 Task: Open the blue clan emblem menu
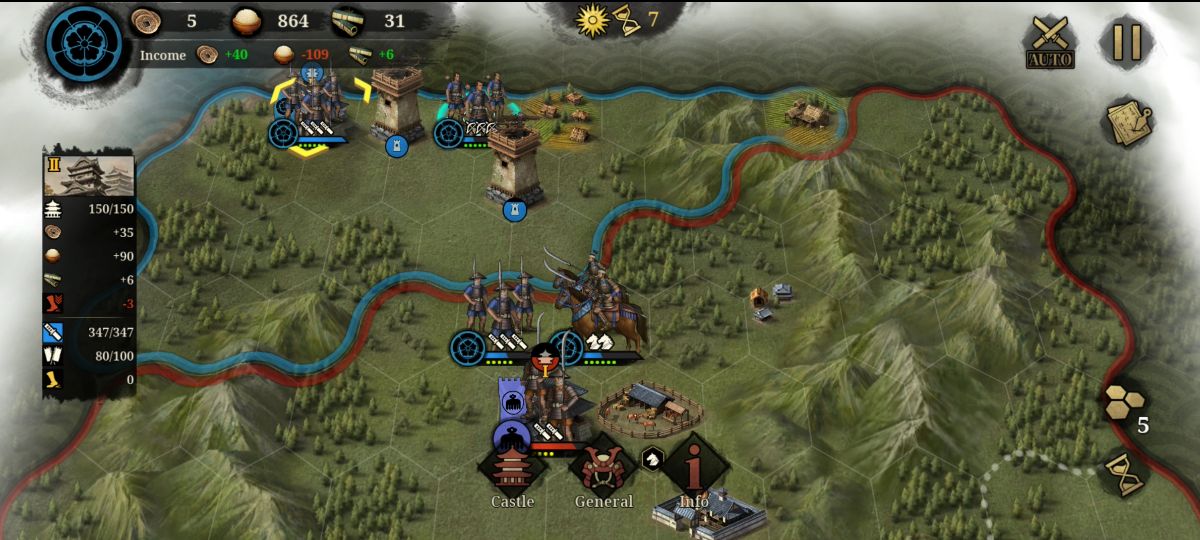coord(85,45)
